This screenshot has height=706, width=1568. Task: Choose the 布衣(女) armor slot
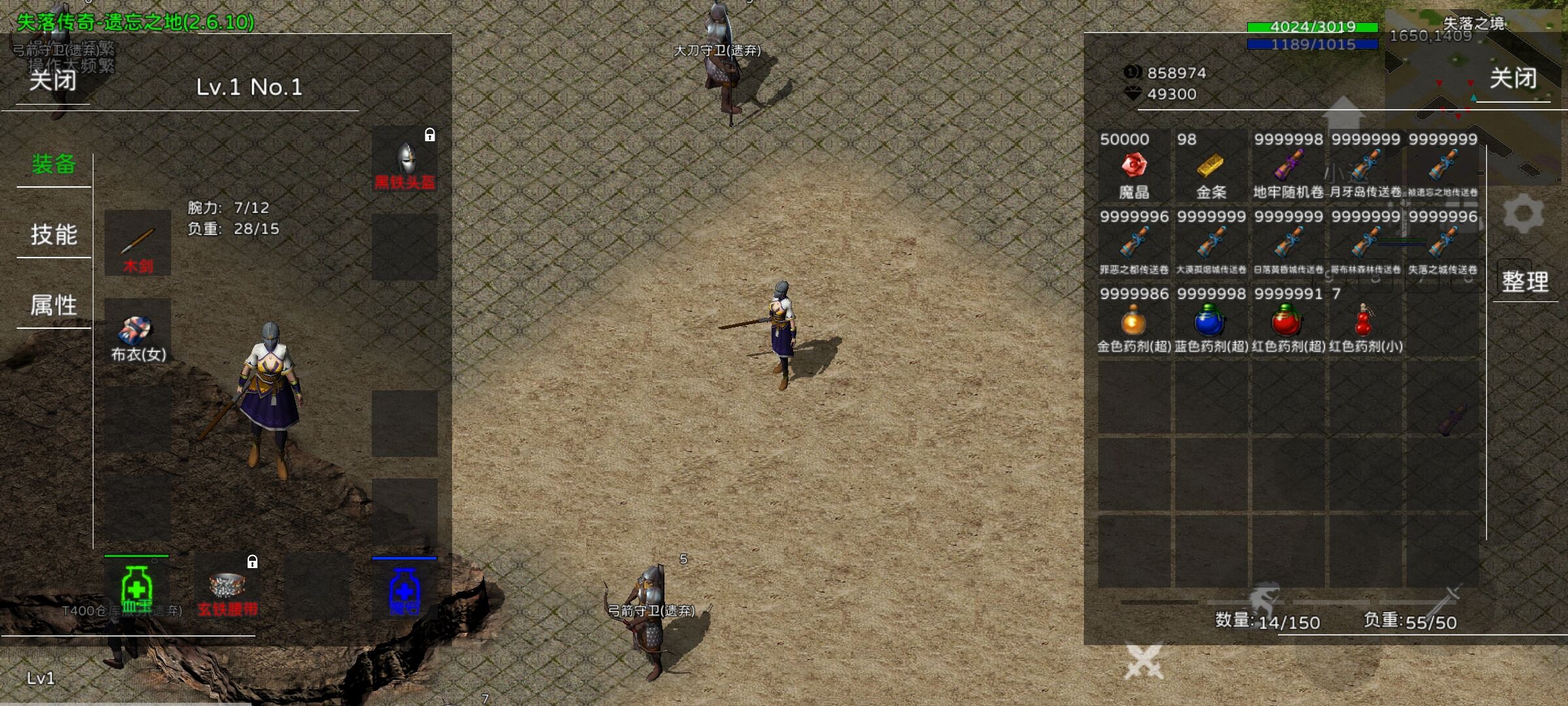(x=138, y=332)
